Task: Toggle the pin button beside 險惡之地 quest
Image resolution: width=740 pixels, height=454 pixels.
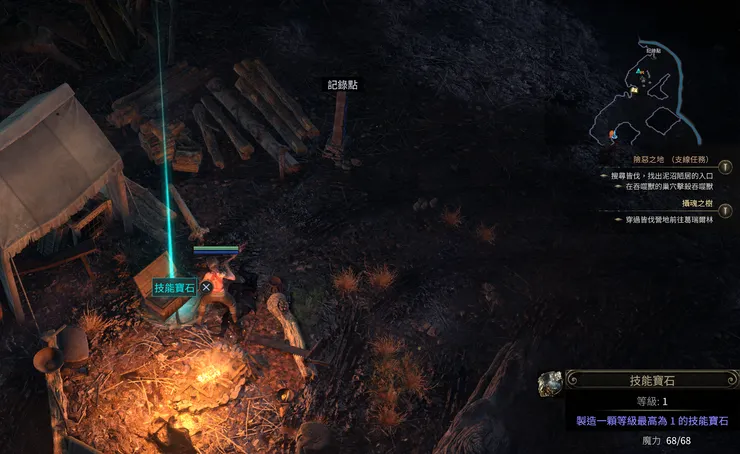Action: [x=725, y=167]
